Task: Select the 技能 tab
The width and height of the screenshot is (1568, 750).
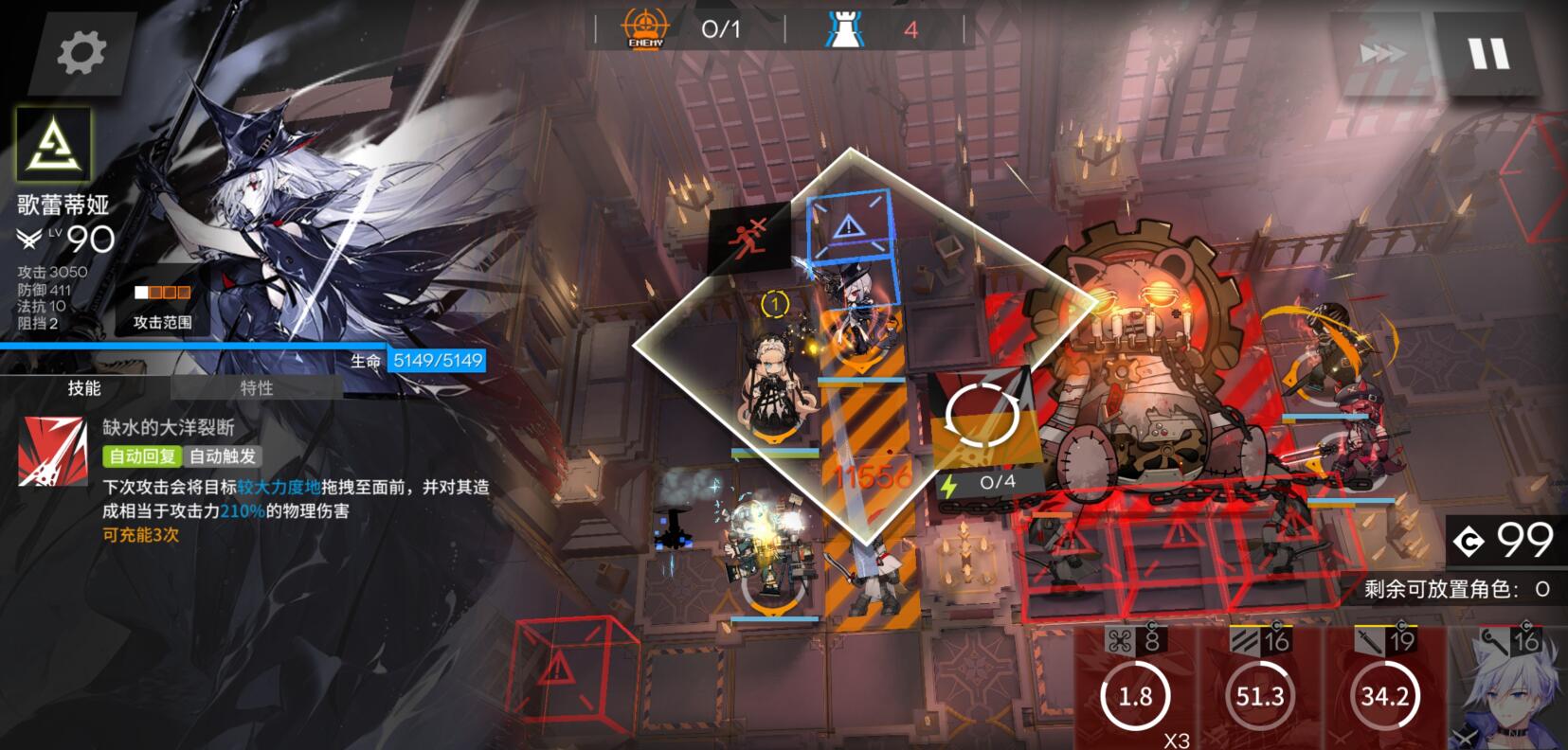Action: tap(84, 388)
